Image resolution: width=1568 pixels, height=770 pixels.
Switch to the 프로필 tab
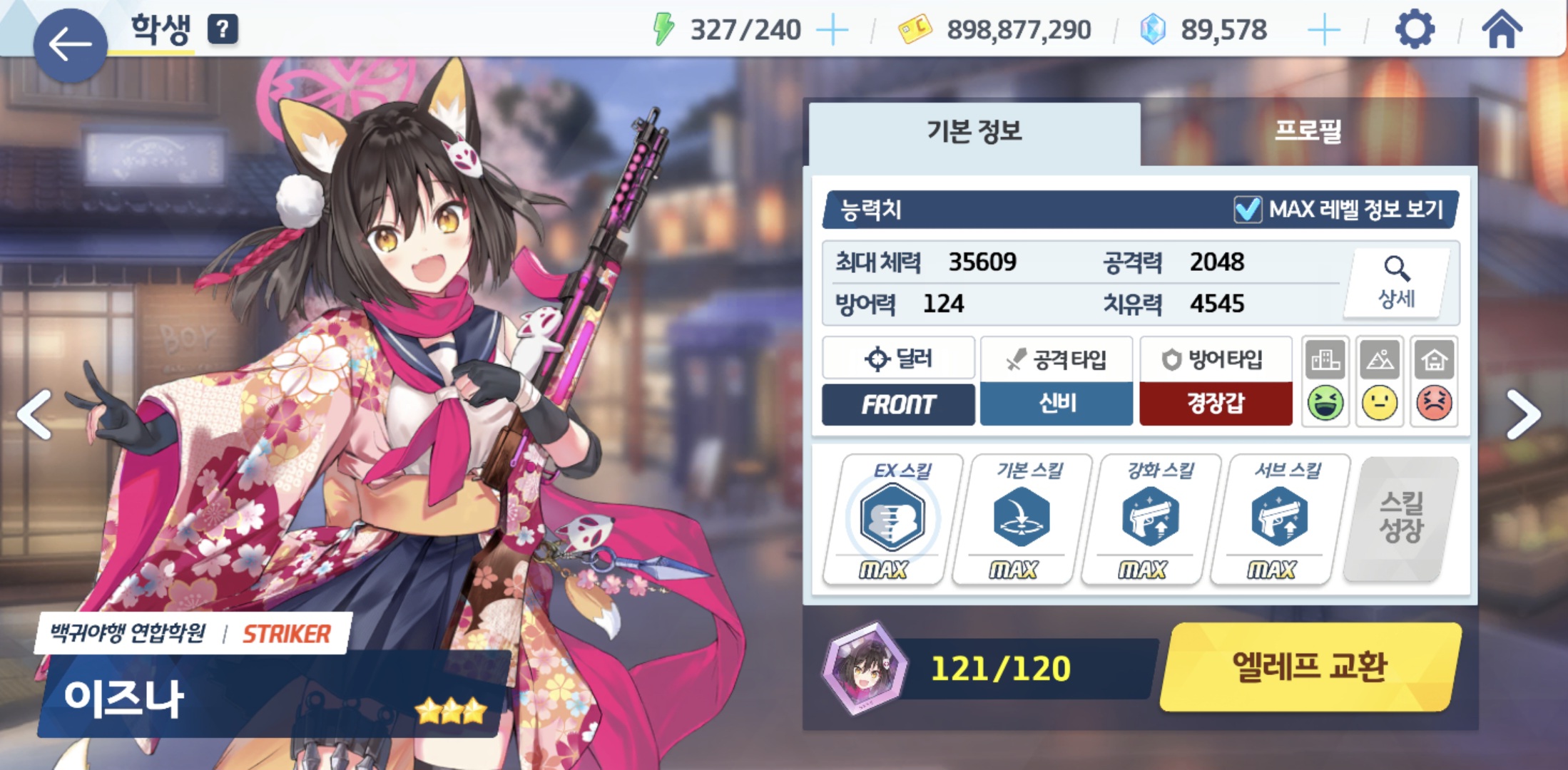(1308, 132)
